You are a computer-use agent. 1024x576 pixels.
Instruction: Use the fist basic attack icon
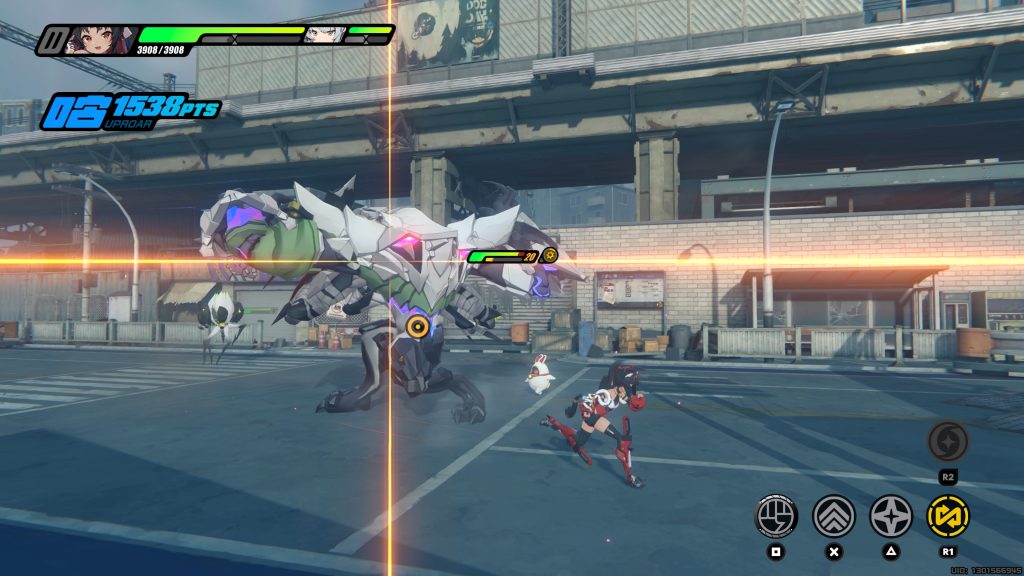(775, 516)
